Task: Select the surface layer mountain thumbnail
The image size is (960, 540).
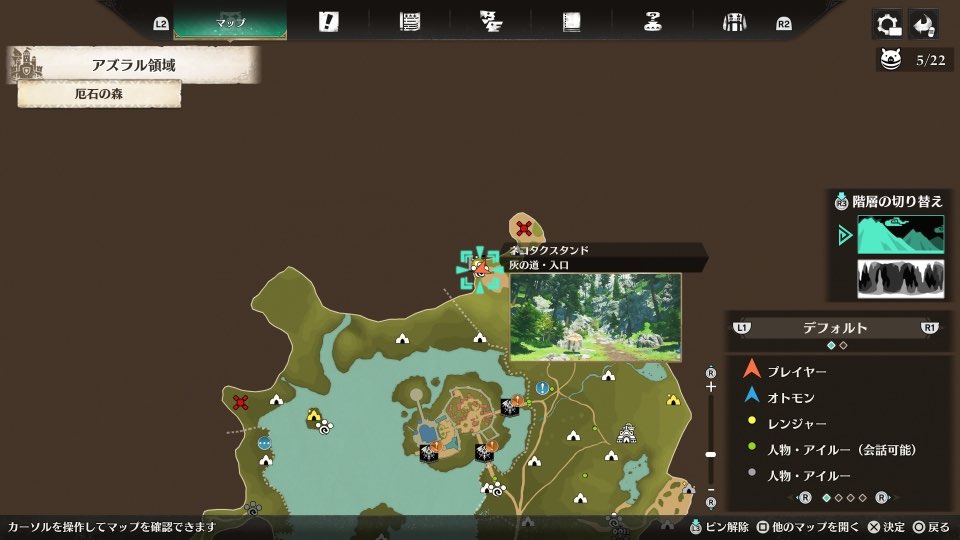Action: click(x=900, y=234)
